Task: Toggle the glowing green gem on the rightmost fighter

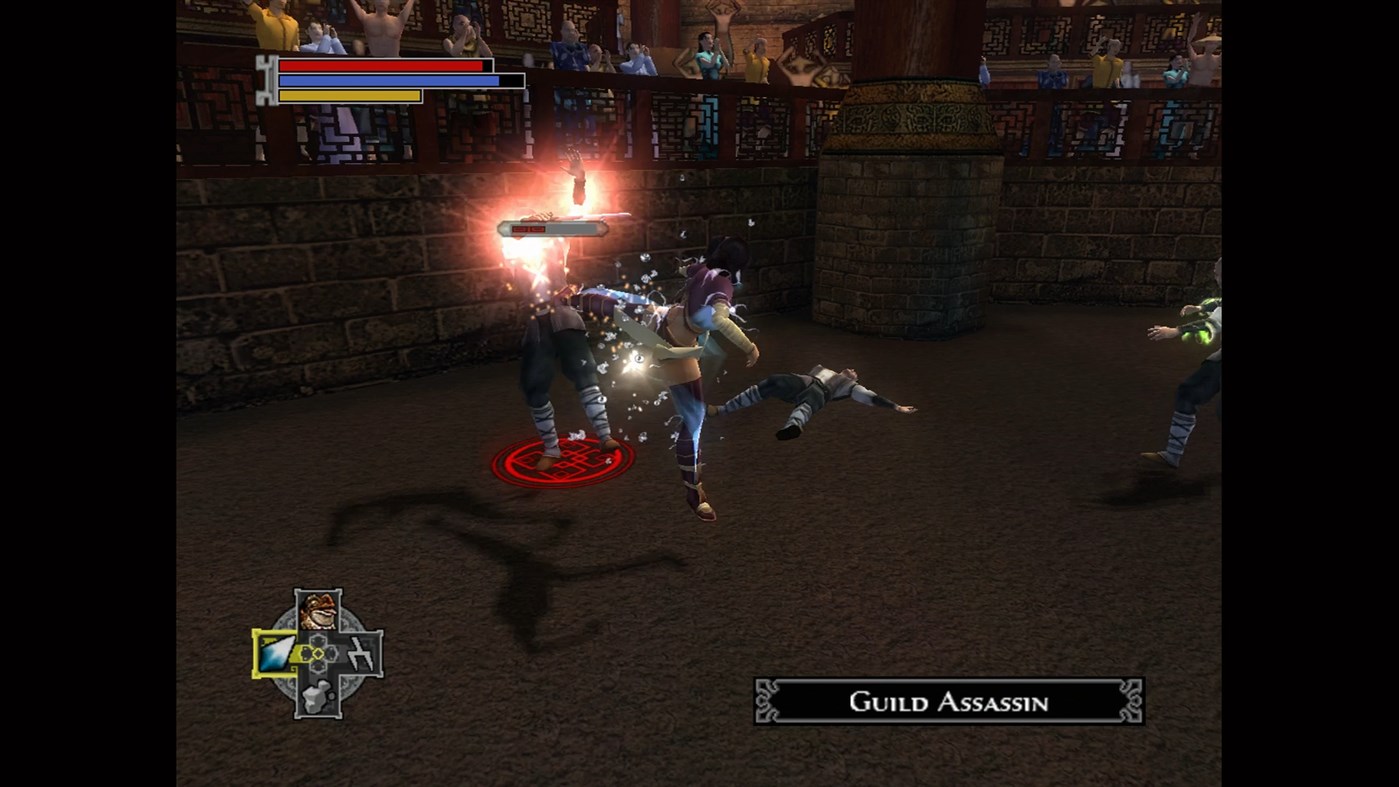Action: (1203, 340)
